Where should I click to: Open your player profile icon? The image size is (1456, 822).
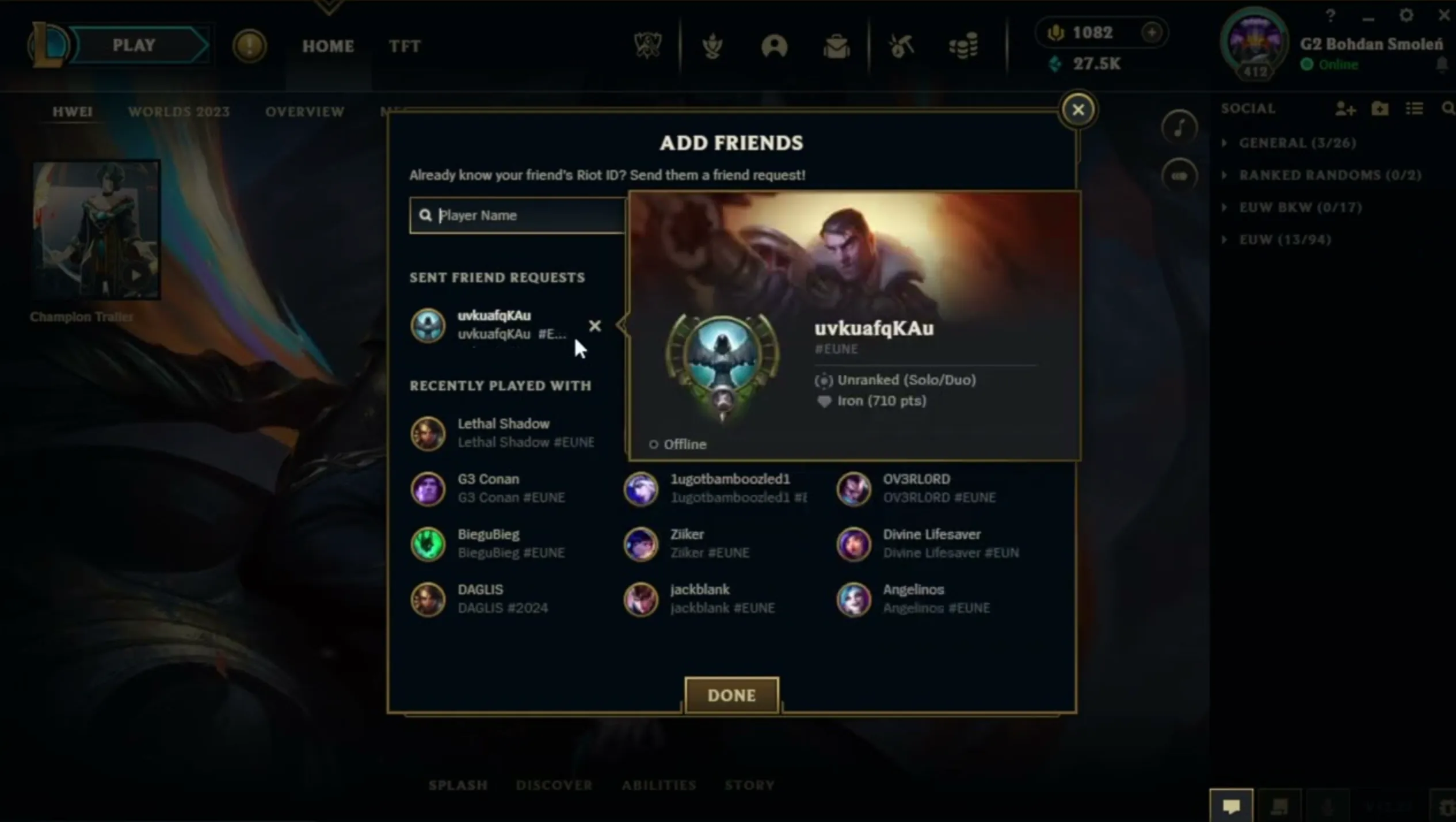tap(775, 46)
